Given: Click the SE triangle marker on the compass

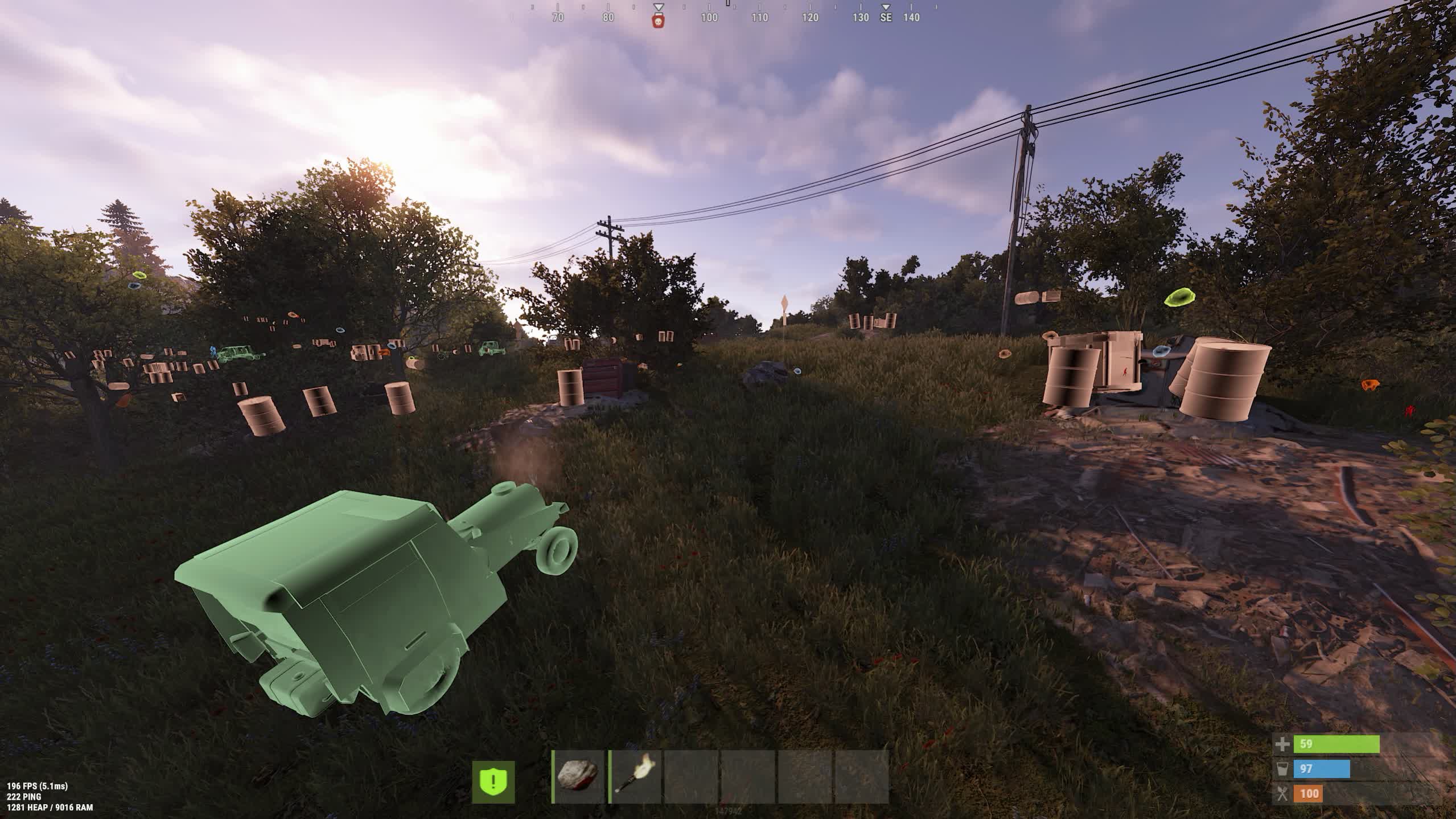Looking at the screenshot, I should click(886, 8).
